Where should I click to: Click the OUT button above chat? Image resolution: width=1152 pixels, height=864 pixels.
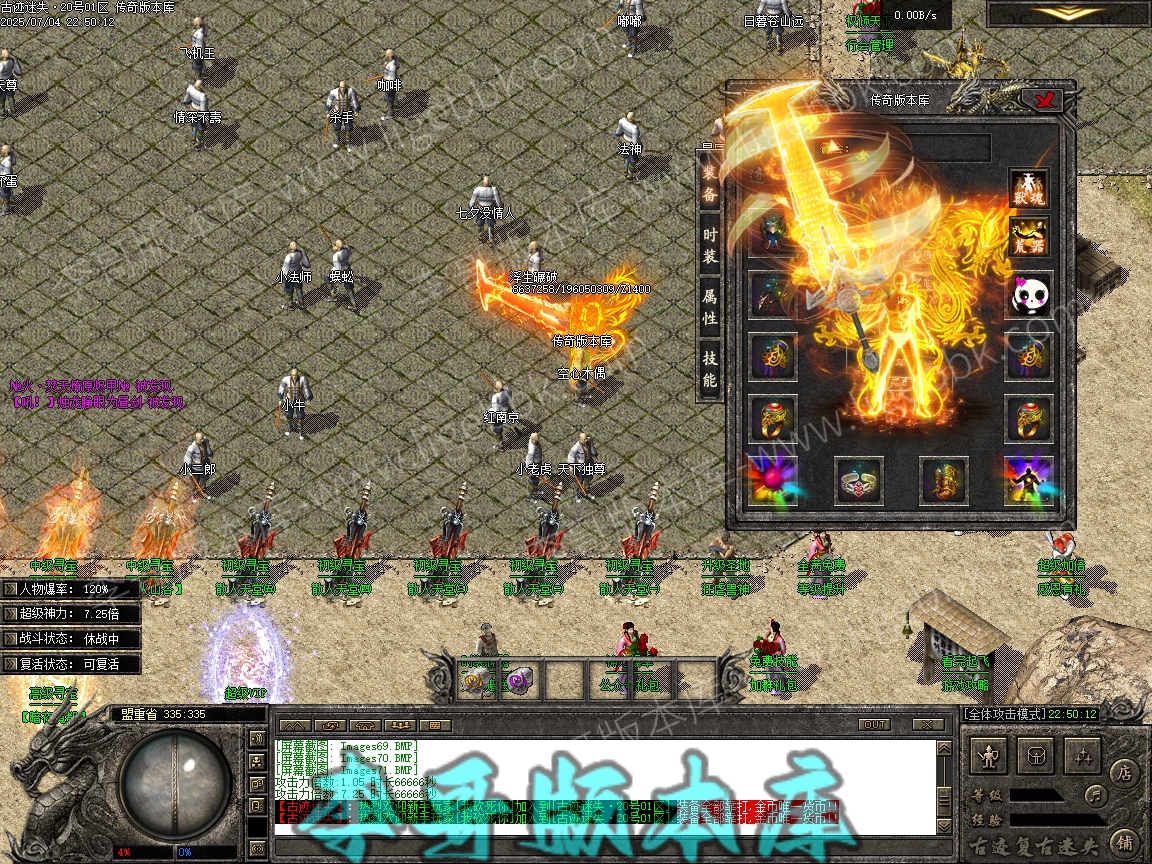point(874,724)
